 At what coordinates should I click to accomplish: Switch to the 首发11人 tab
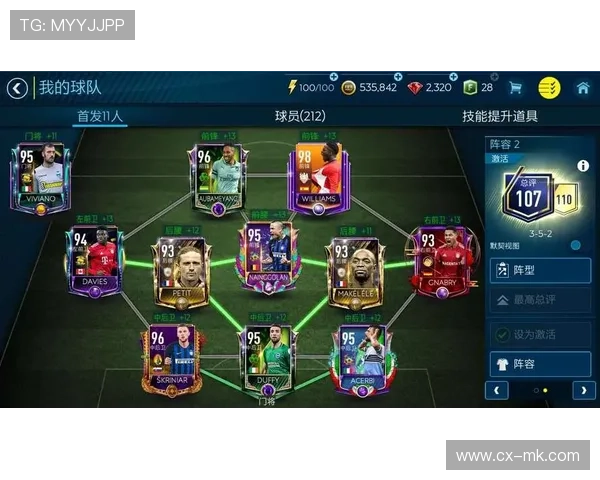click(100, 116)
